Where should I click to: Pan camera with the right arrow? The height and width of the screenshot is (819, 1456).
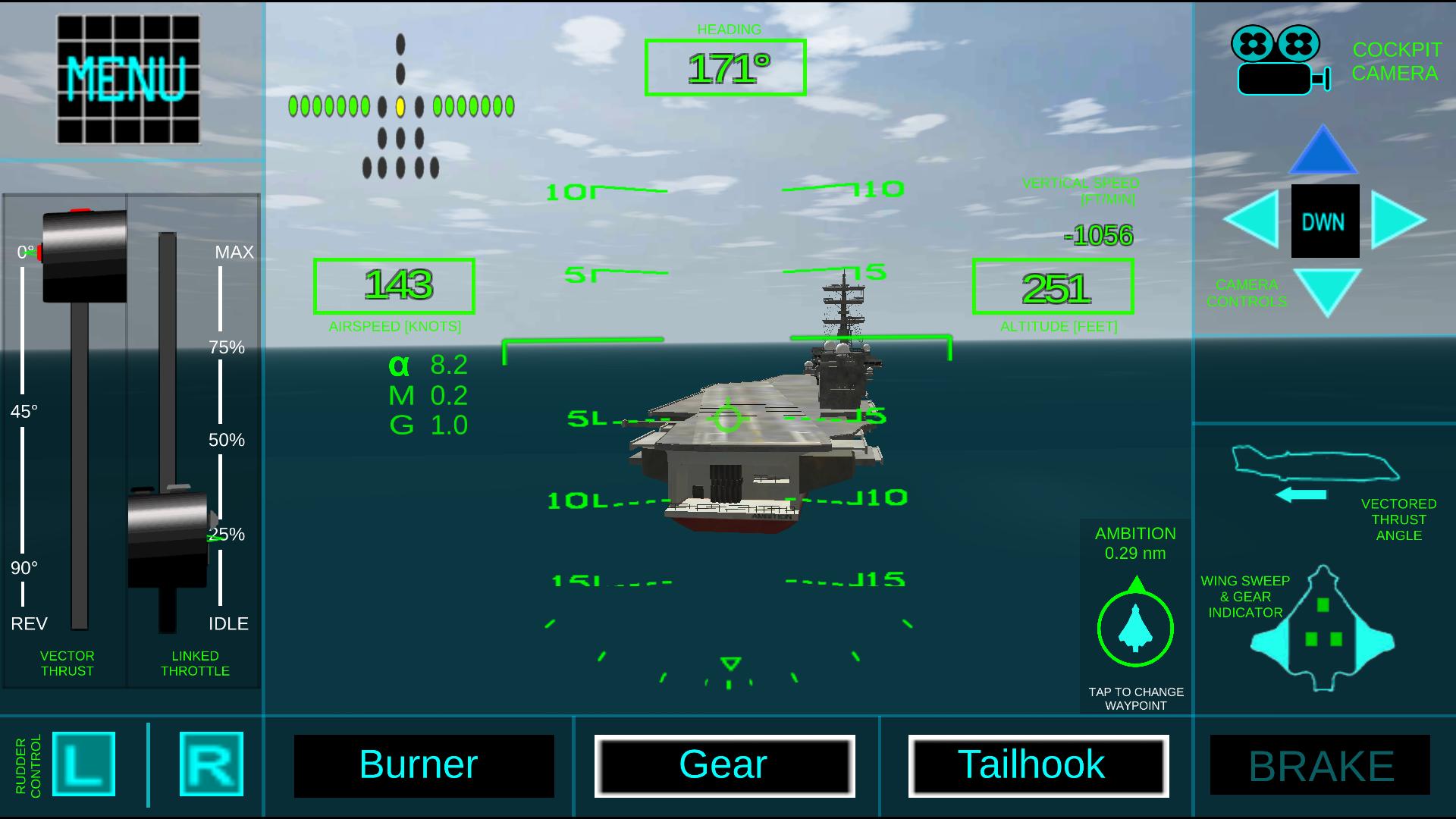coord(1397,220)
